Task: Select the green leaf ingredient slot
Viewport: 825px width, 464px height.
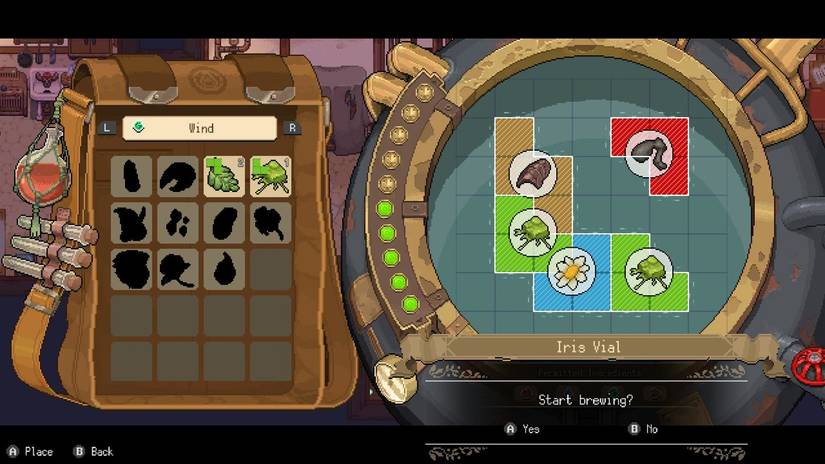Action: pyautogui.click(x=224, y=176)
